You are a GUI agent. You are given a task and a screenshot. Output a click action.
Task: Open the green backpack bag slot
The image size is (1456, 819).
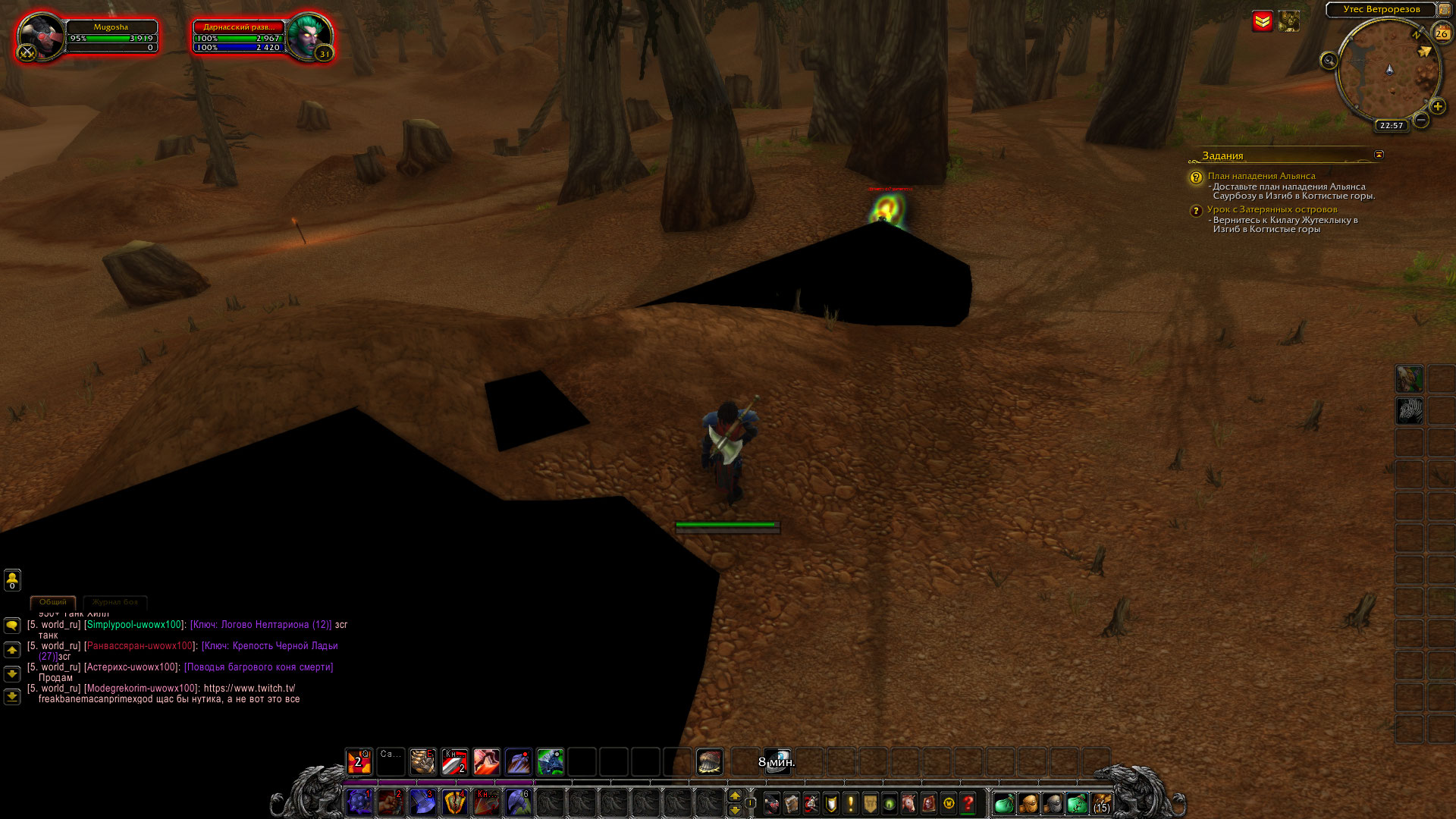(x=1004, y=803)
